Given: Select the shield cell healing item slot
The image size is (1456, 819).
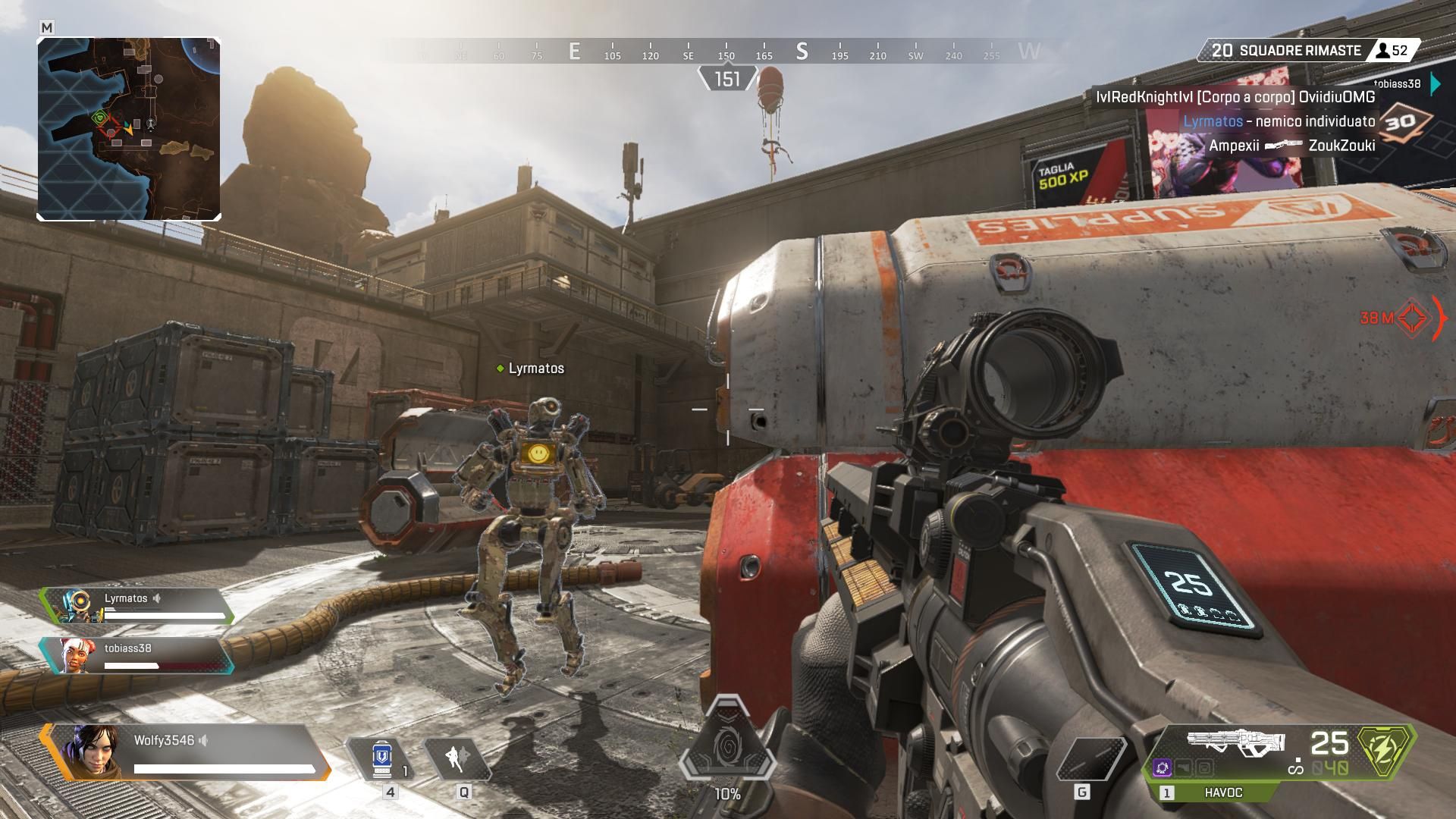Looking at the screenshot, I should [381, 758].
